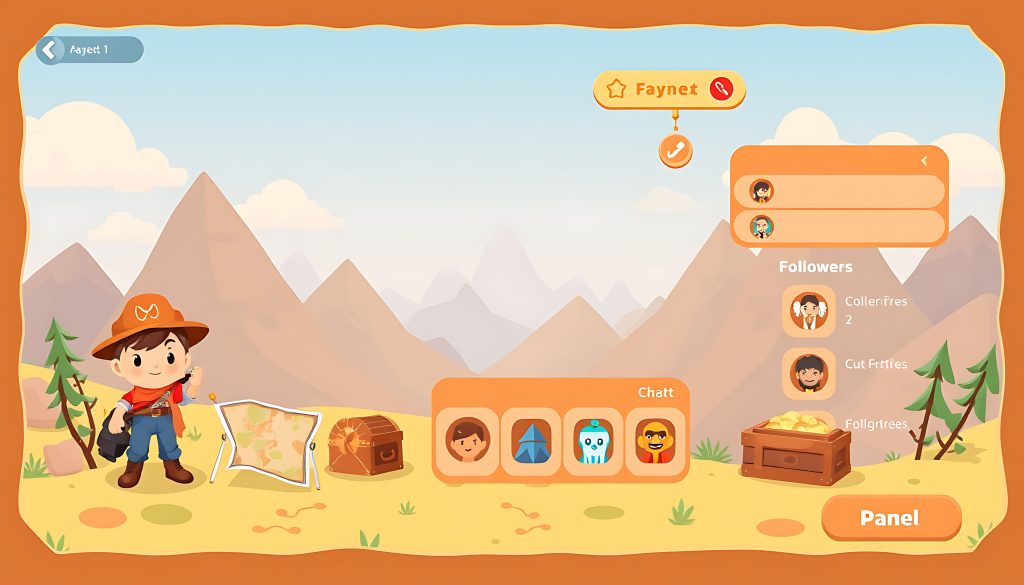Choose the teal ghost creature chat icon
Image resolution: width=1024 pixels, height=585 pixels.
click(x=594, y=440)
